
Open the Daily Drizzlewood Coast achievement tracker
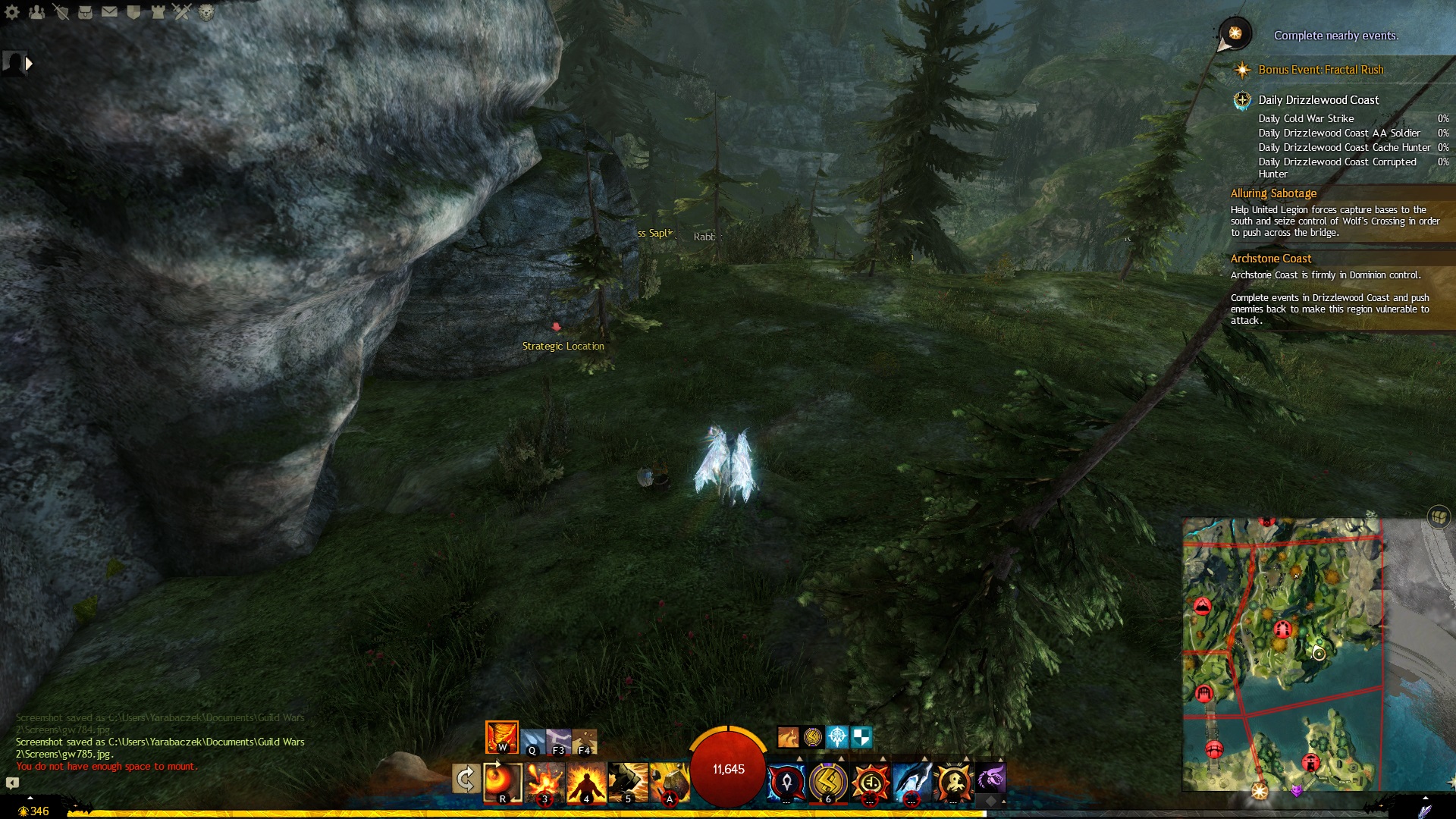click(x=1318, y=100)
